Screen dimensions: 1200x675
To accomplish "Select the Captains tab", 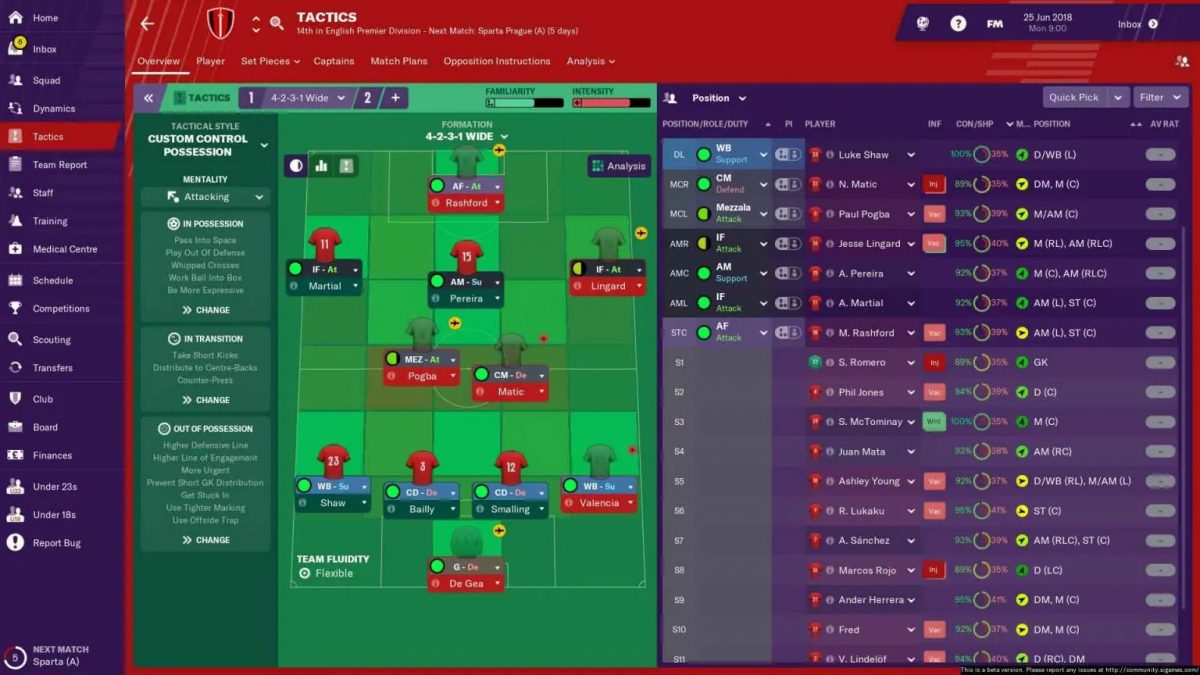I will pyautogui.click(x=333, y=61).
